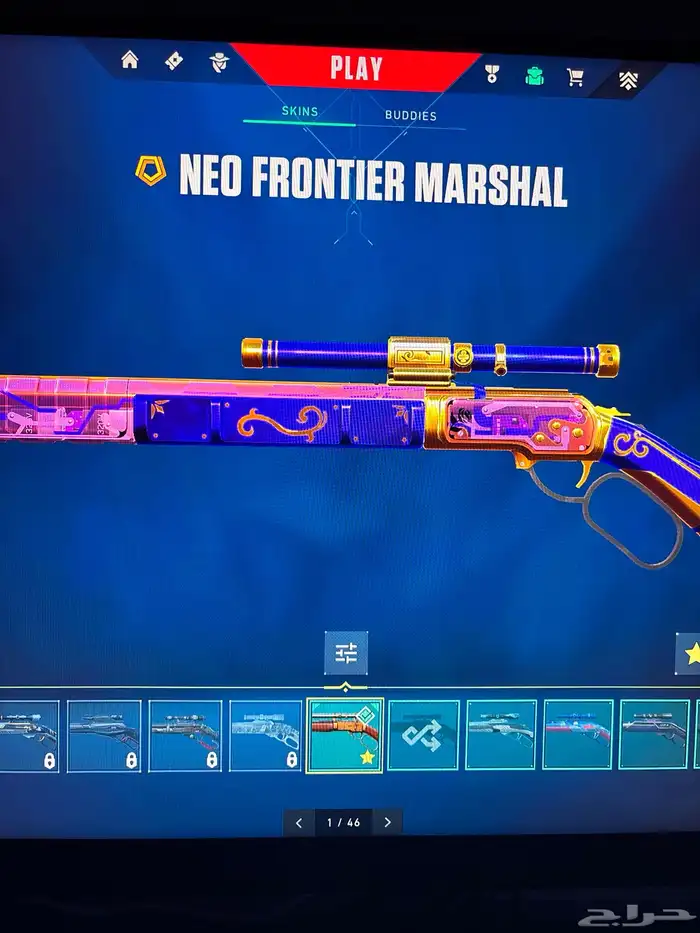Open the medal career icon
This screenshot has height=933, width=700.
click(x=493, y=75)
